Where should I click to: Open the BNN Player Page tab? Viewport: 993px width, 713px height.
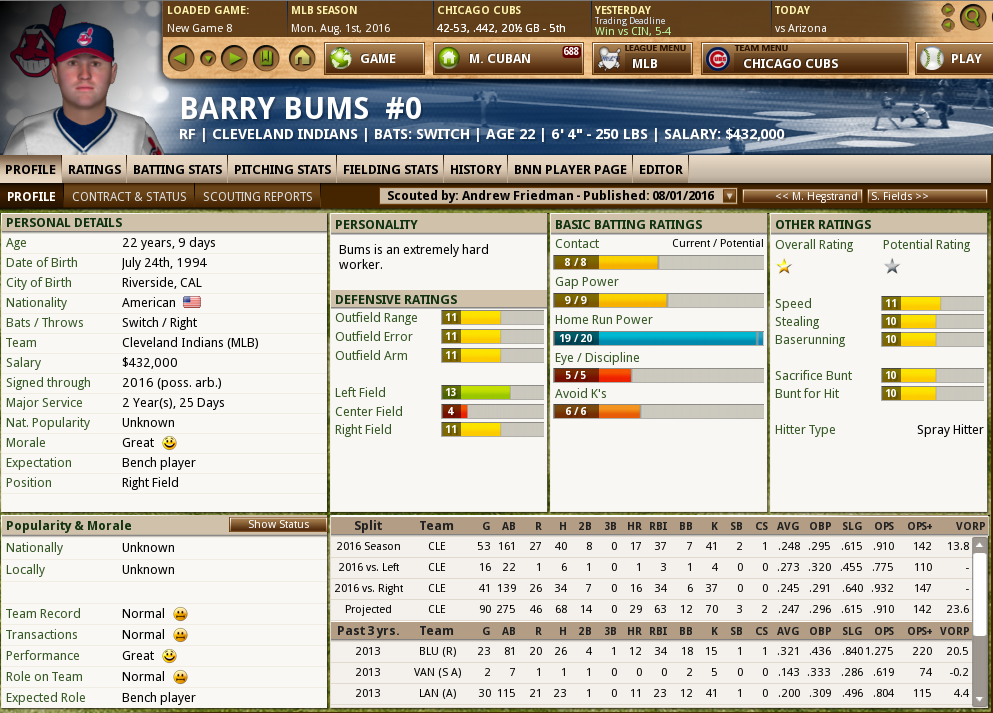tap(570, 169)
